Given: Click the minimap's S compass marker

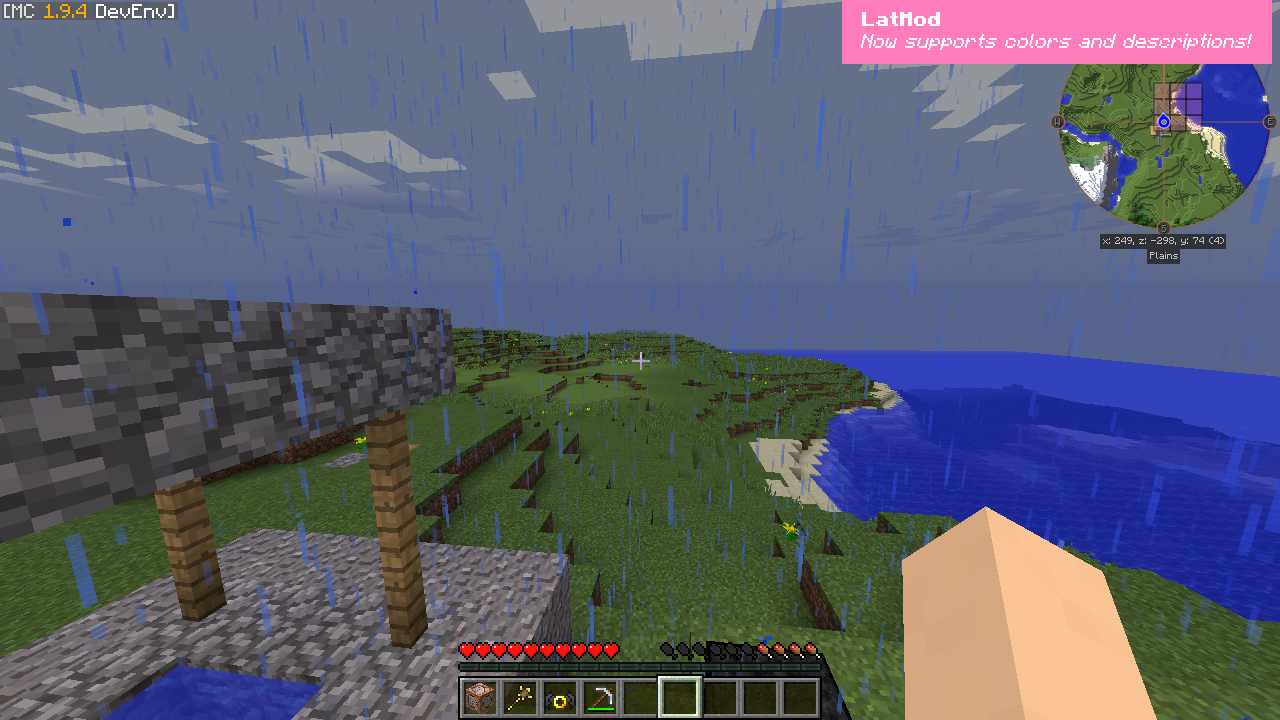Looking at the screenshot, I should tap(1163, 228).
